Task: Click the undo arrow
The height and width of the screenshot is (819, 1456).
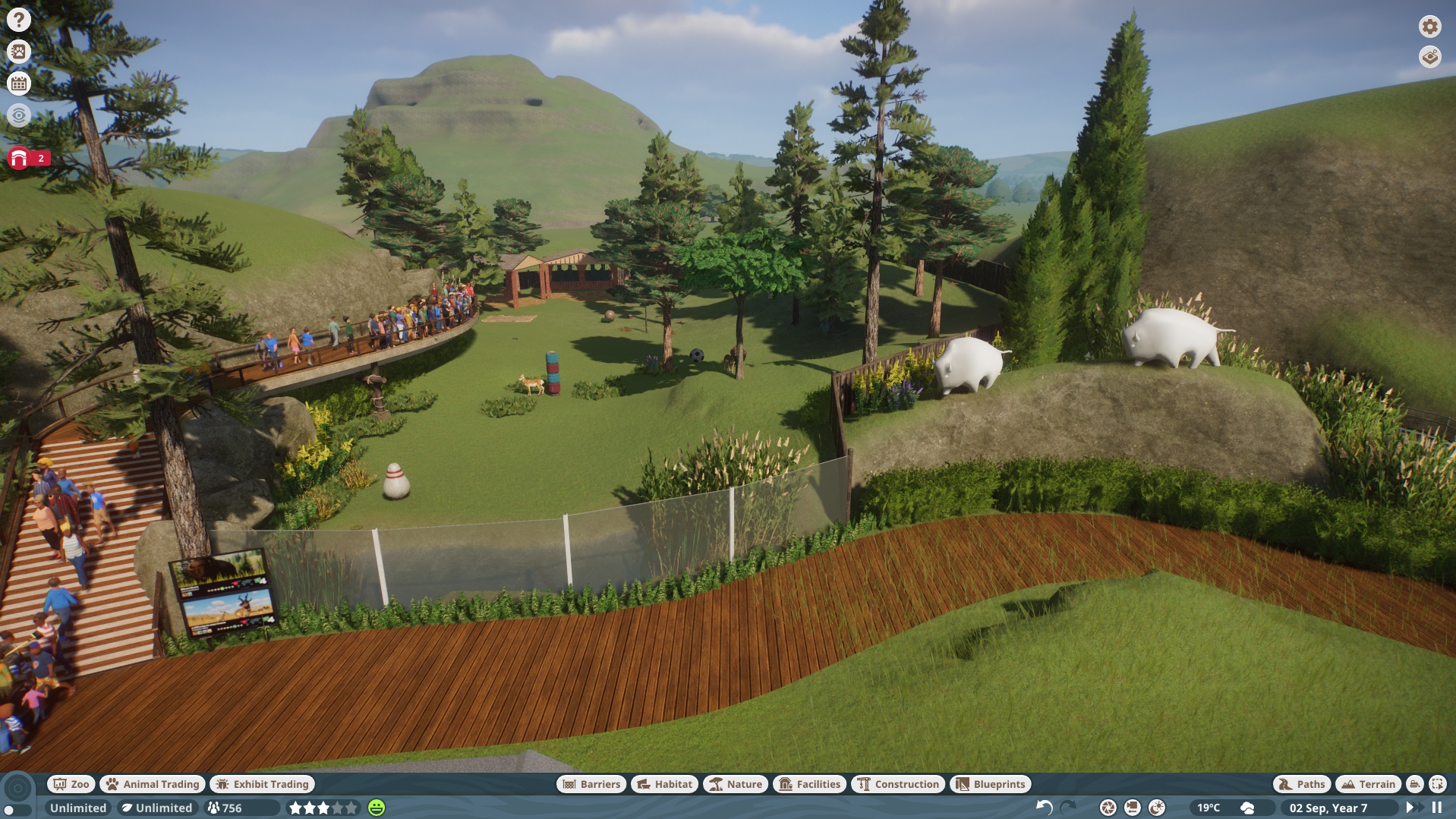Action: point(1045,808)
